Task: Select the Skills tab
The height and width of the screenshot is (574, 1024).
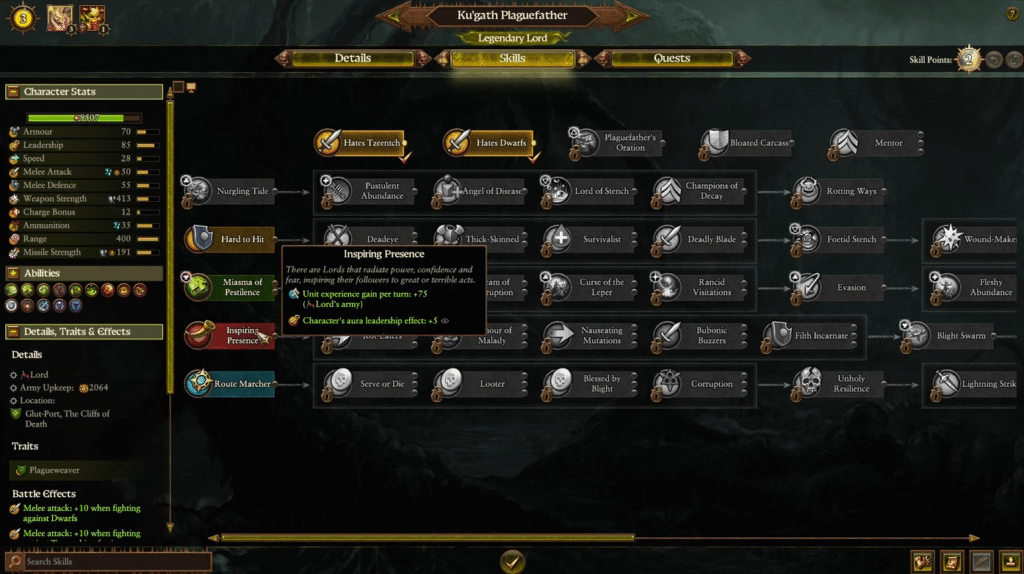Action: pyautogui.click(x=512, y=58)
